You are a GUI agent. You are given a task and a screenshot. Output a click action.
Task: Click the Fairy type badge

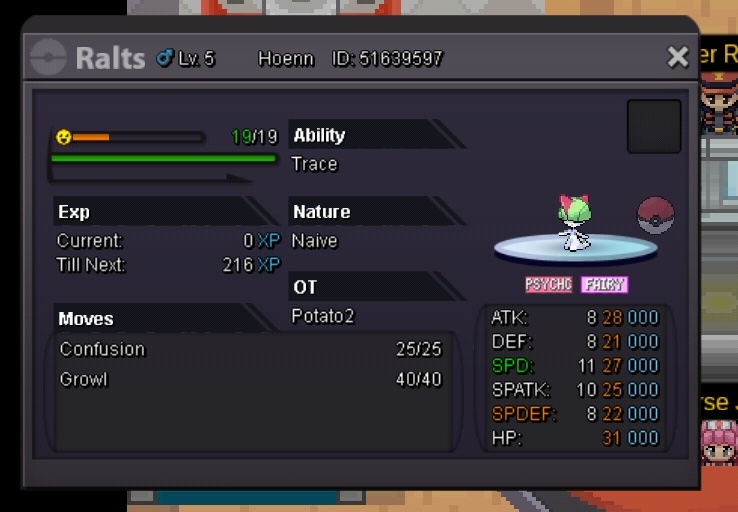pyautogui.click(x=604, y=285)
